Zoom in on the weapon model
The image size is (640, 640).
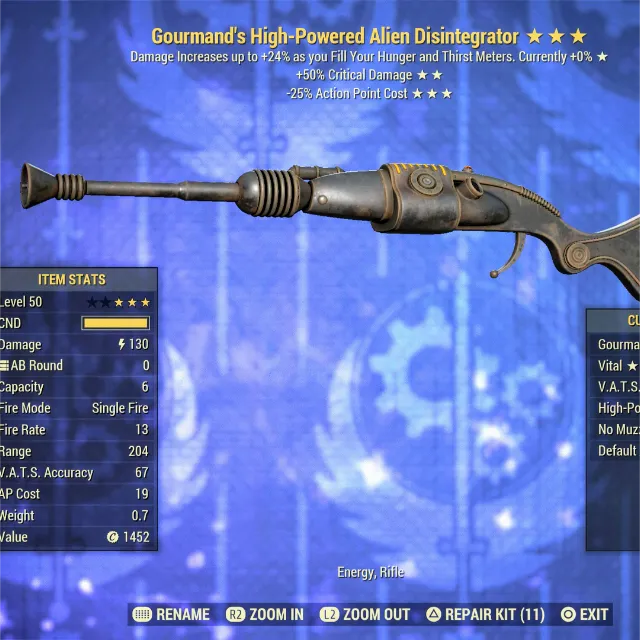(x=265, y=614)
